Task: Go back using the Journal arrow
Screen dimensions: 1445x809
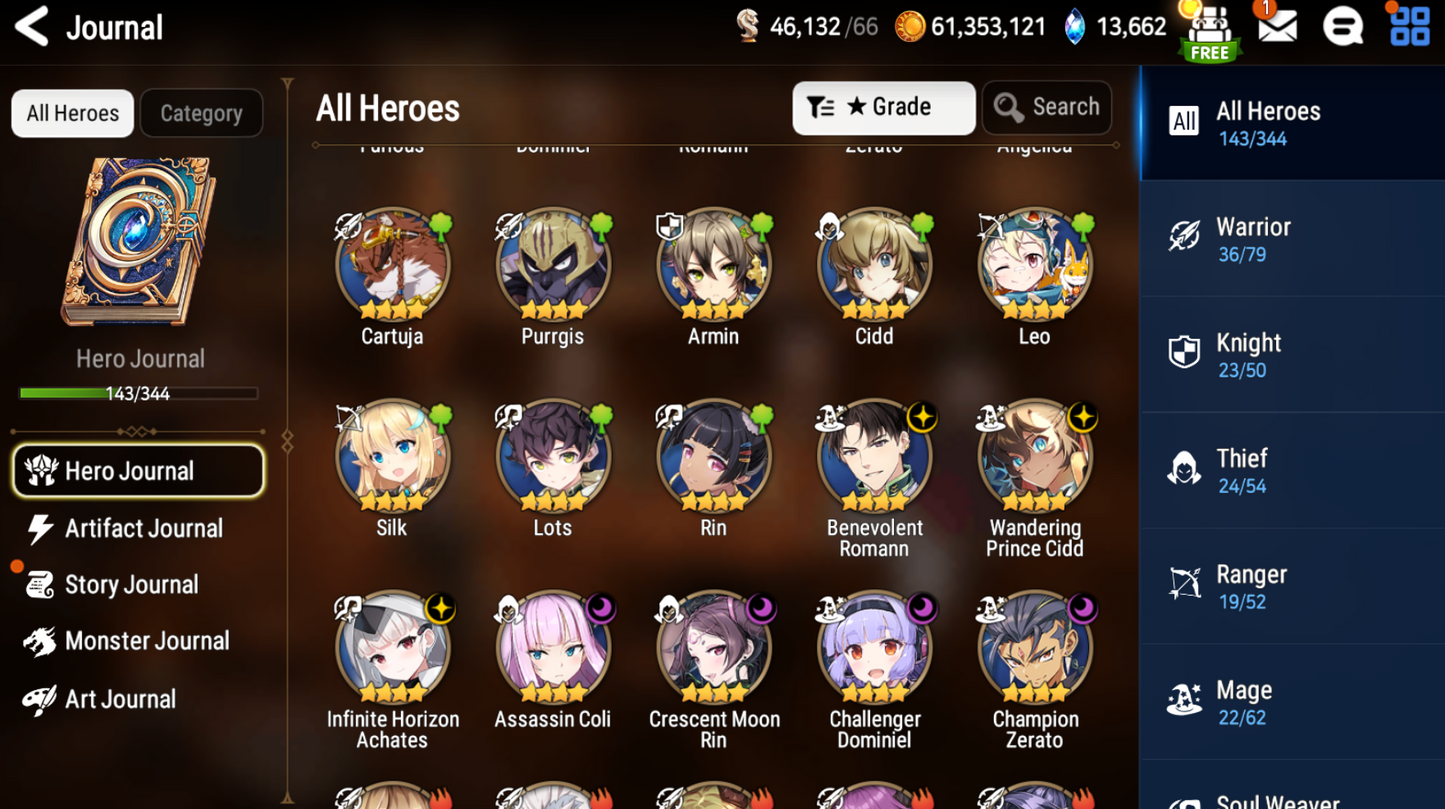Action: (32, 27)
